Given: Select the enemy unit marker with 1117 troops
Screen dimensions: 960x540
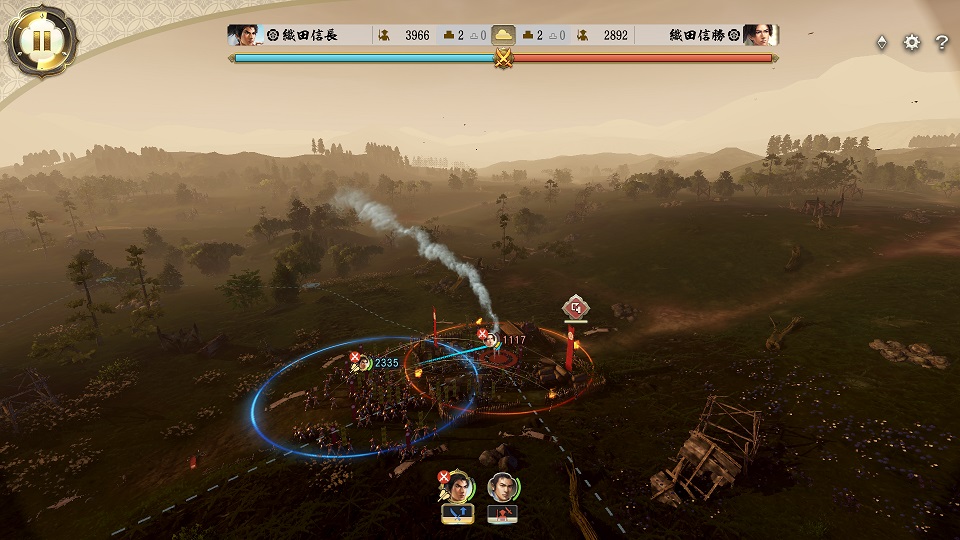Looking at the screenshot, I should 492,339.
